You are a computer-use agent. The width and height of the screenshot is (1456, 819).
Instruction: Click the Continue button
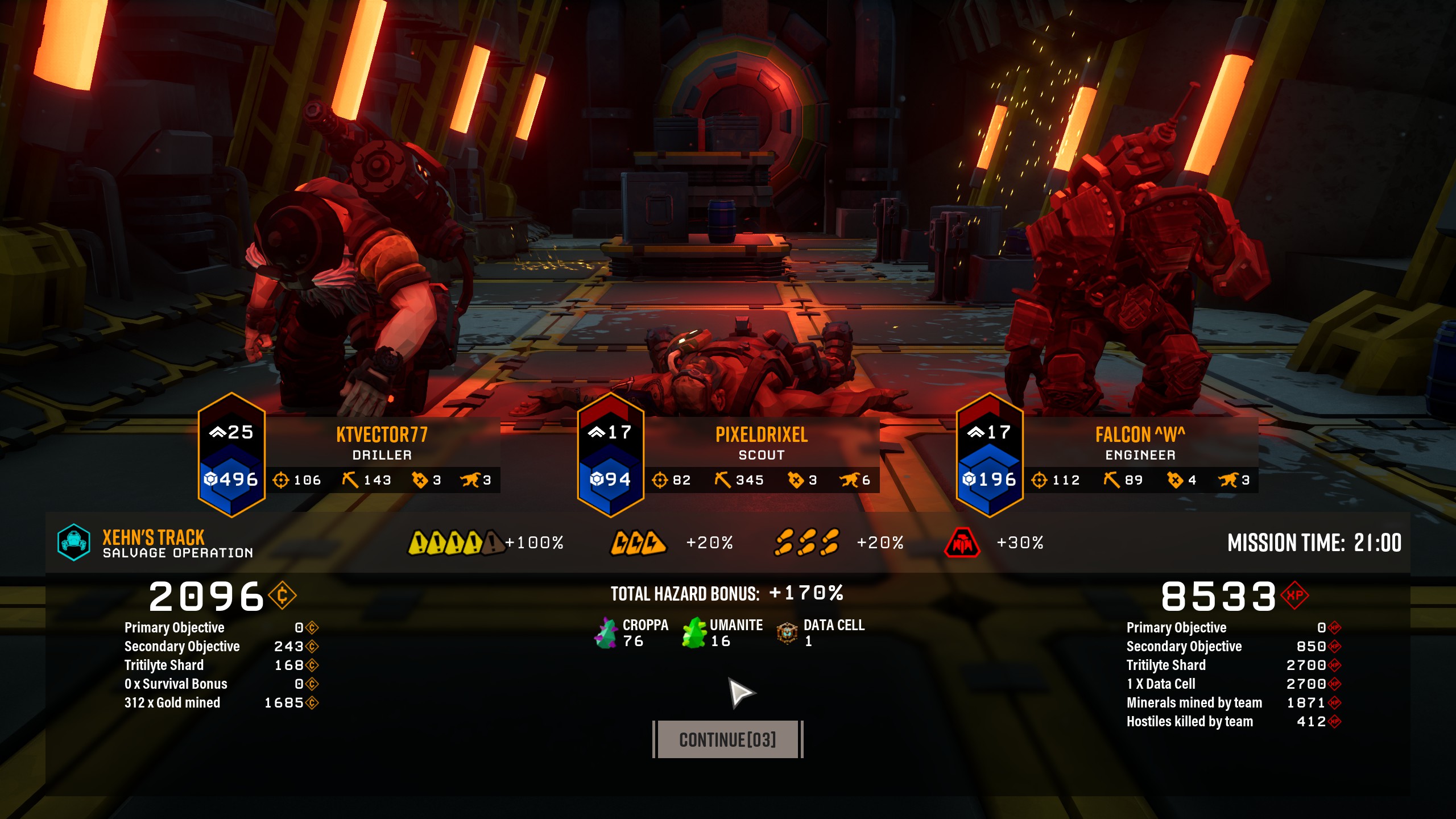tap(727, 739)
